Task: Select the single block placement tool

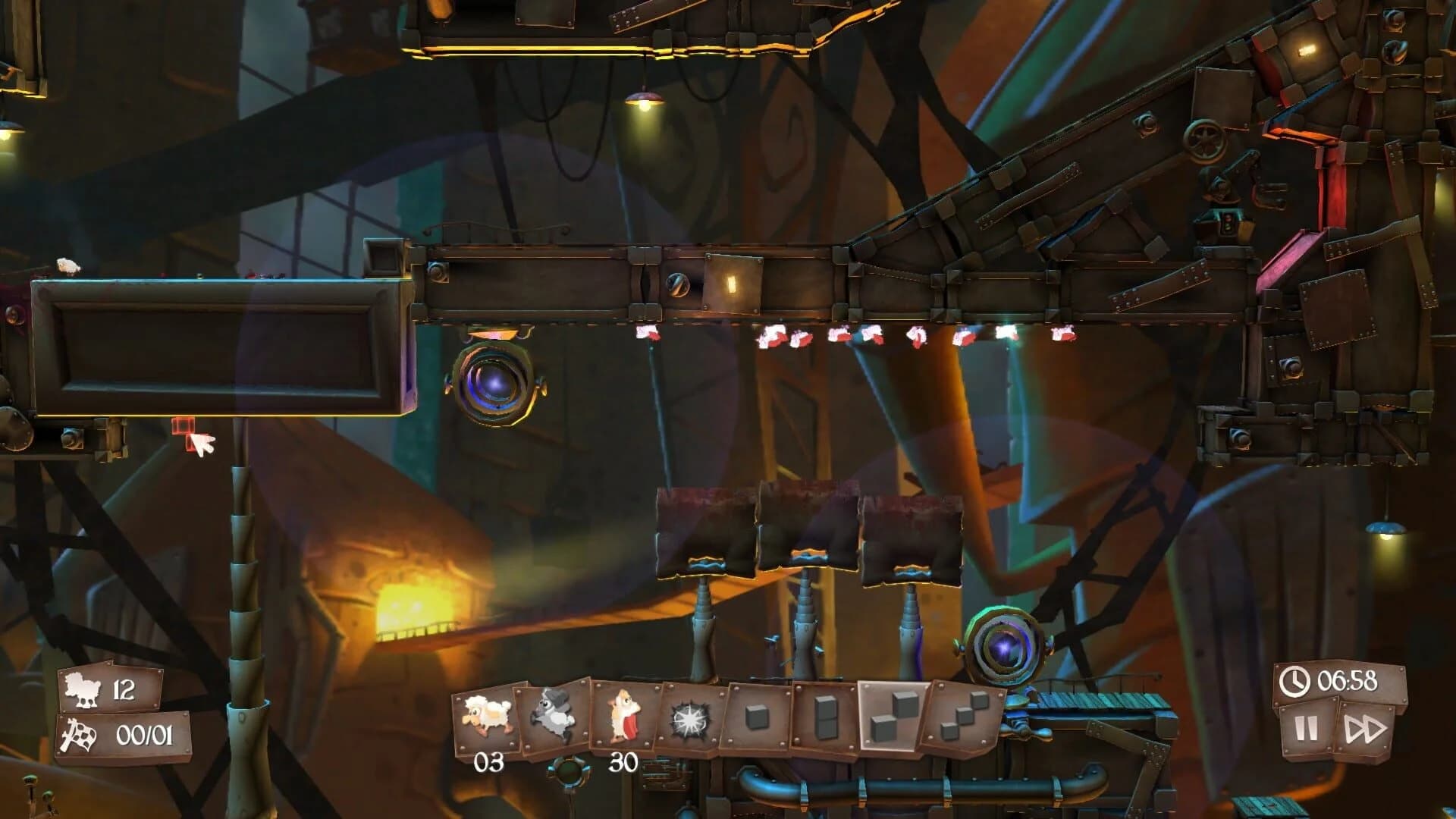Action: tap(756, 715)
